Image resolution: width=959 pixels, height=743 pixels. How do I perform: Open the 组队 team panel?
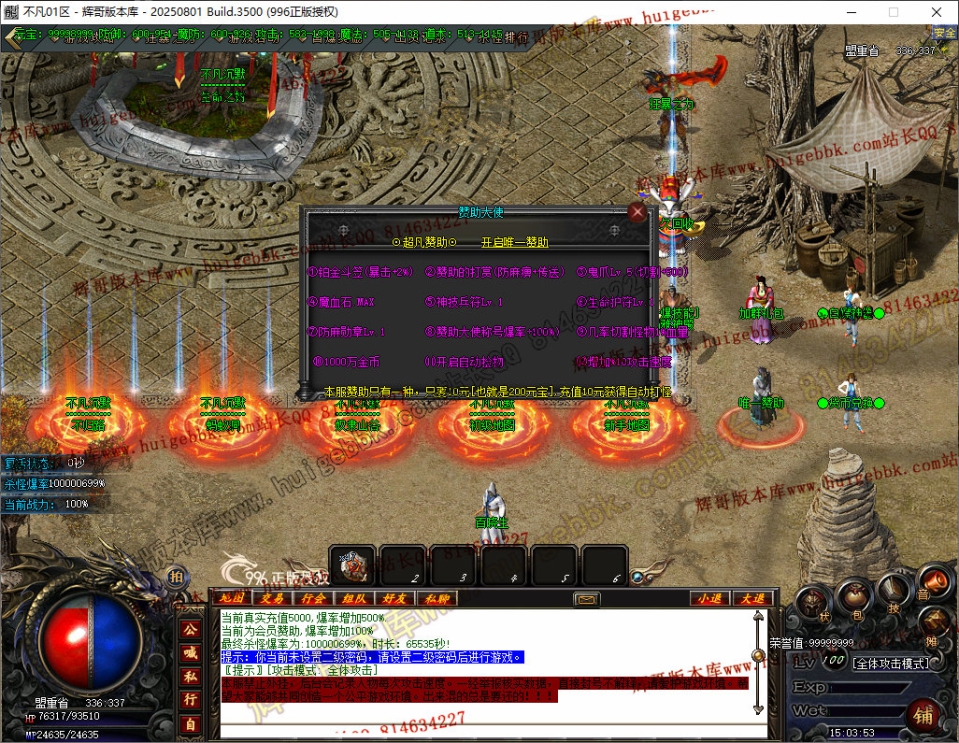354,598
